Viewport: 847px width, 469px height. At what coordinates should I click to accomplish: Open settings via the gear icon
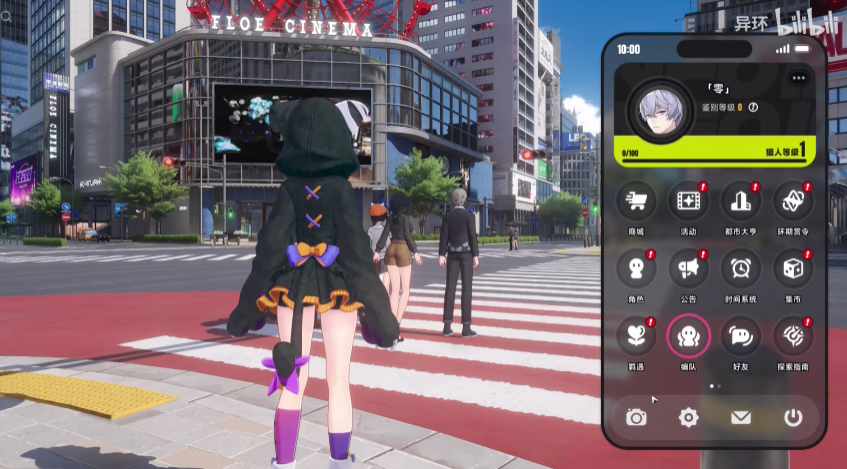click(688, 417)
